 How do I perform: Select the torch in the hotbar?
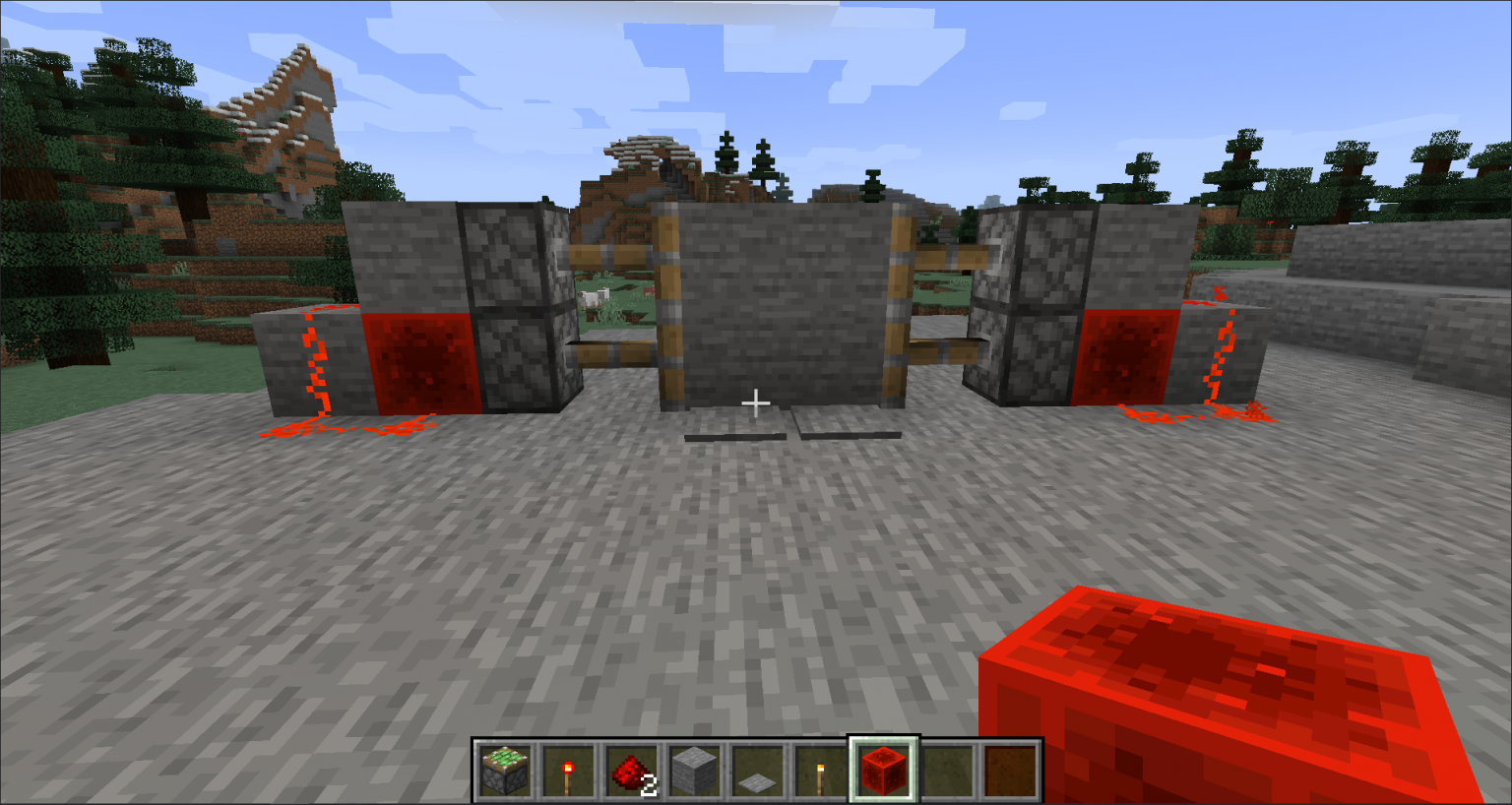pos(822,769)
